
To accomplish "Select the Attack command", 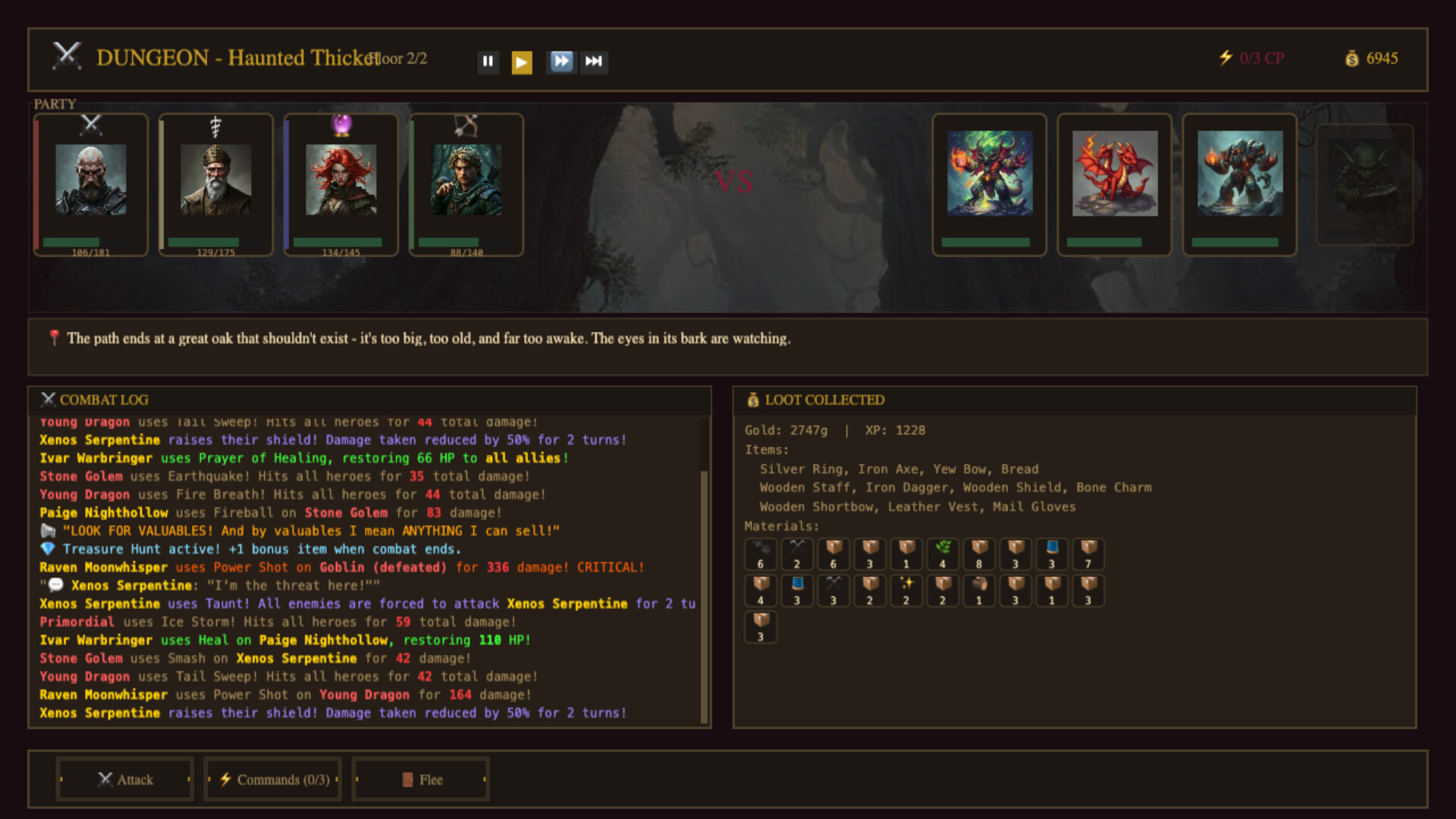I will point(125,779).
